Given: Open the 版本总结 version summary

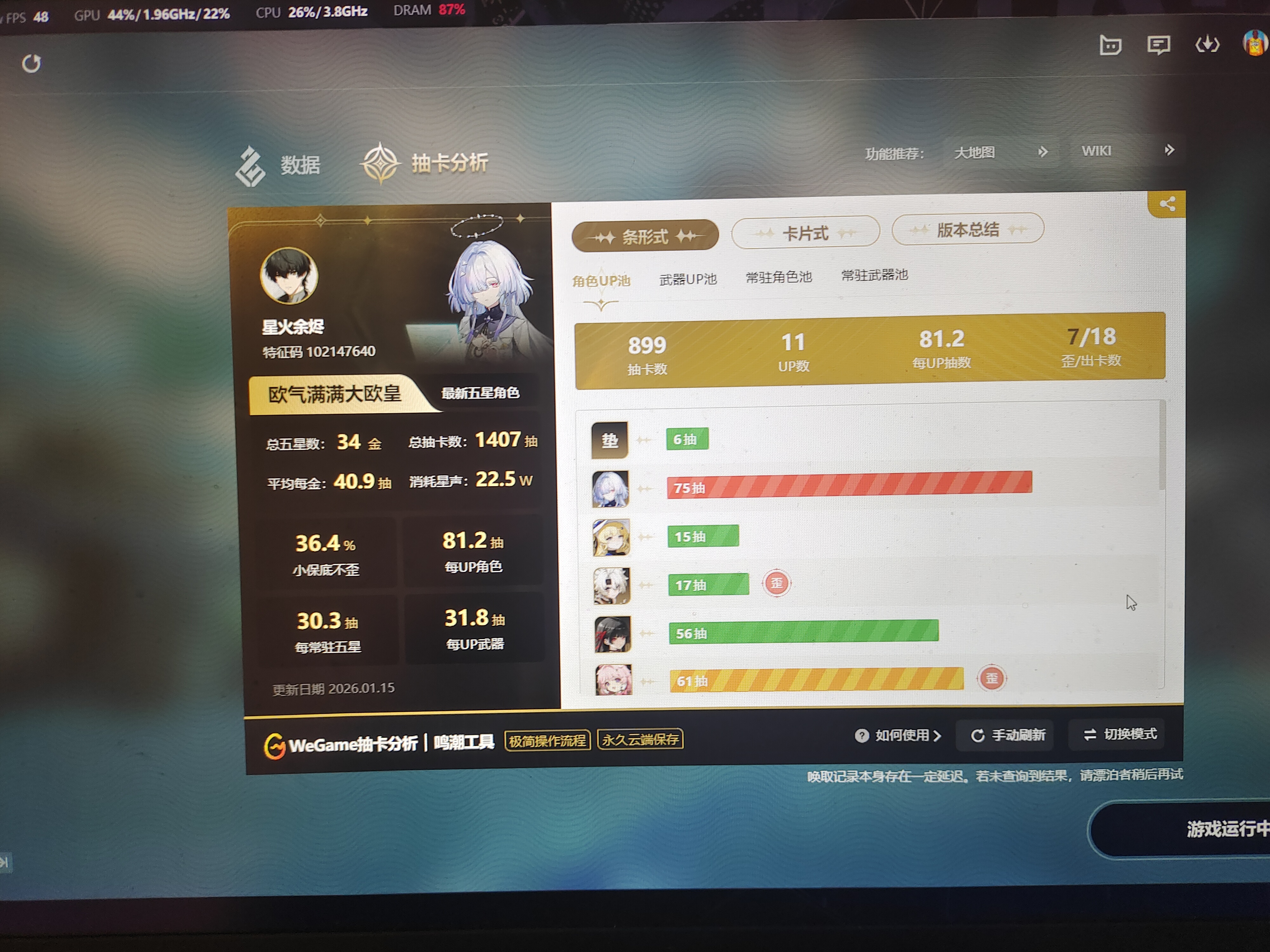Looking at the screenshot, I should coord(967,229).
